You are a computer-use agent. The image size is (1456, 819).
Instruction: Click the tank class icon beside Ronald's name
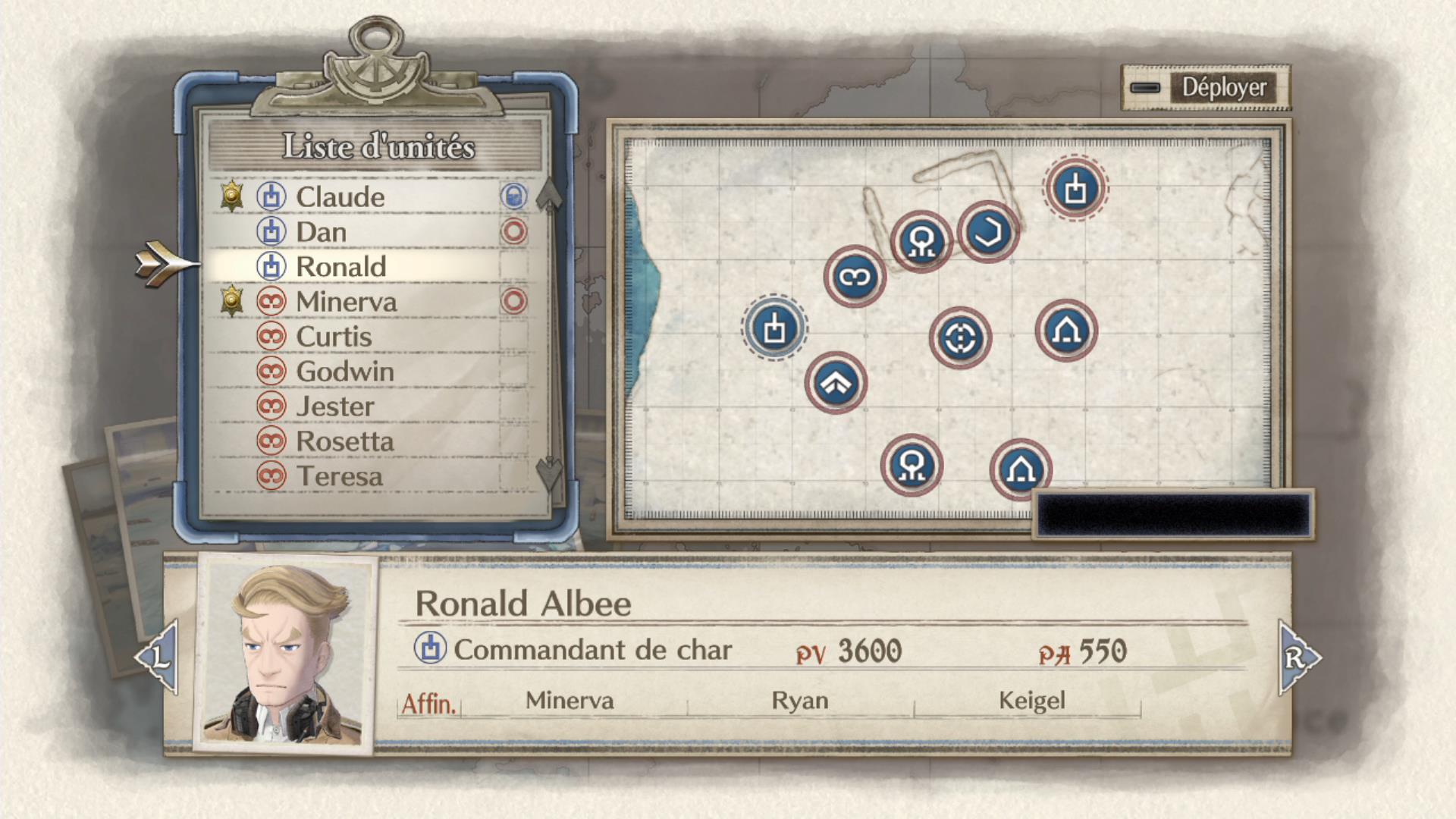270,266
